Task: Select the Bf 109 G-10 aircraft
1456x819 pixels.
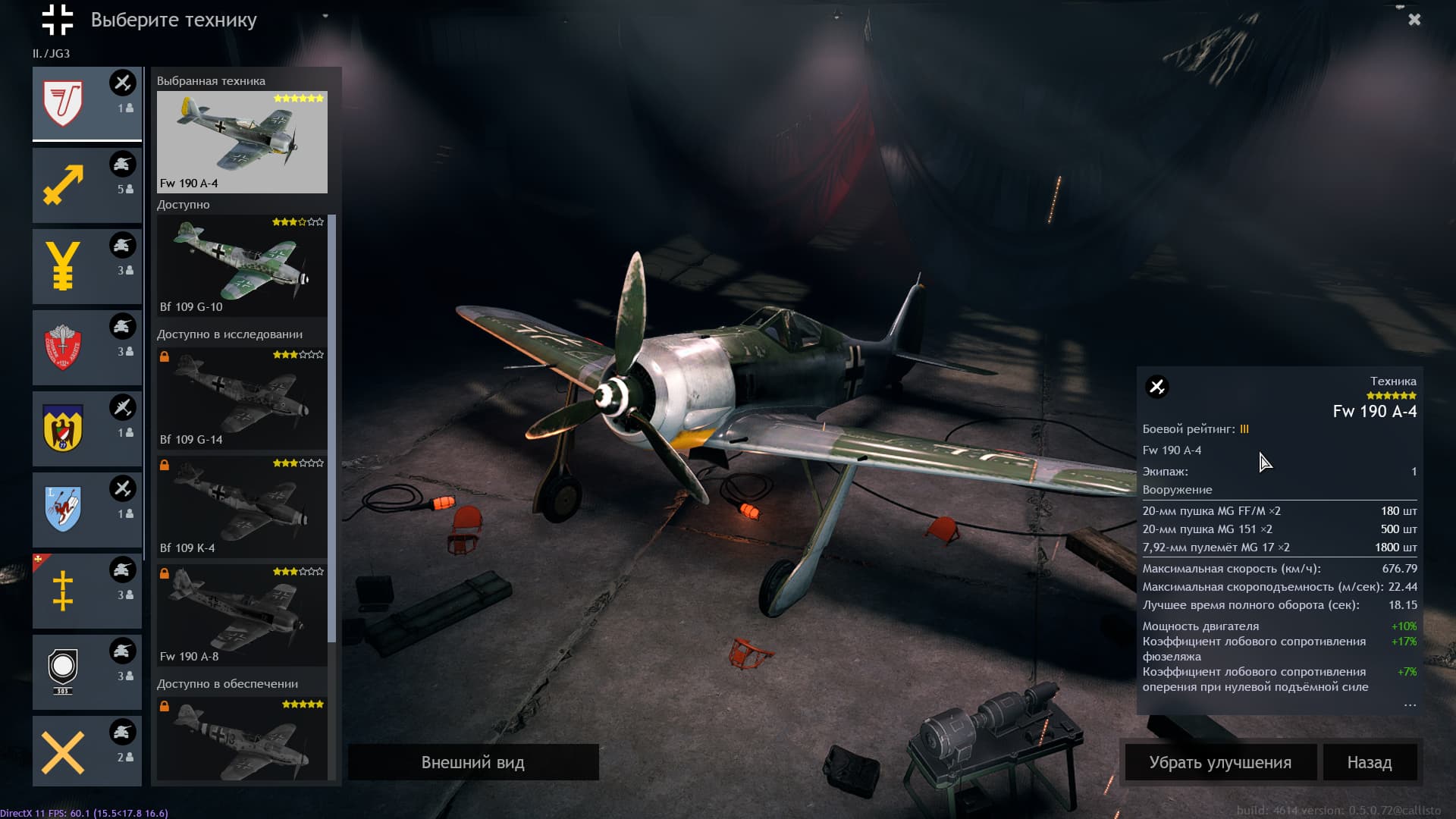Action: 242,265
